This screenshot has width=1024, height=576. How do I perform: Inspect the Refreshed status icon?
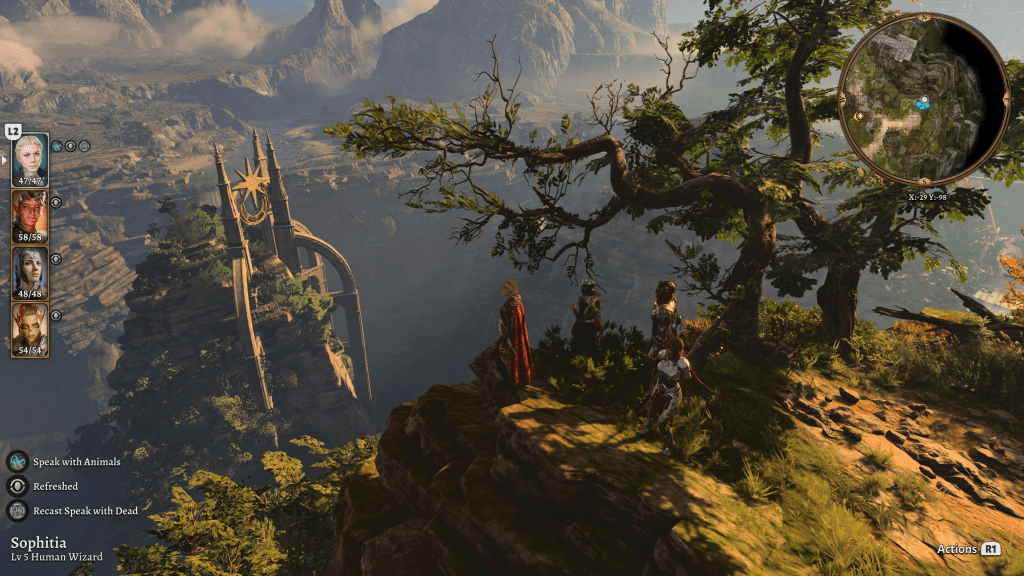pyautogui.click(x=17, y=486)
